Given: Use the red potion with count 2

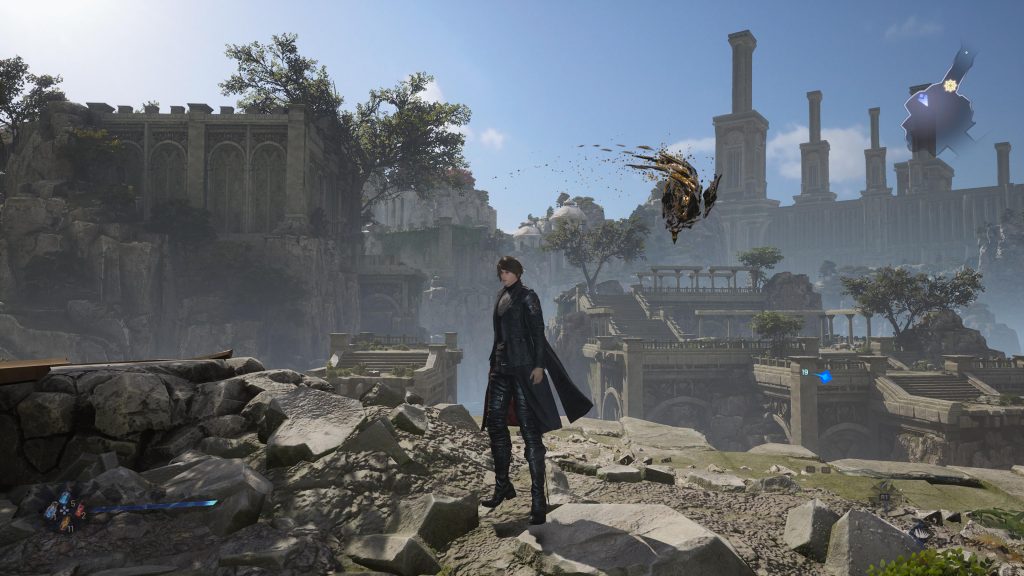Looking at the screenshot, I should (x=80, y=510).
